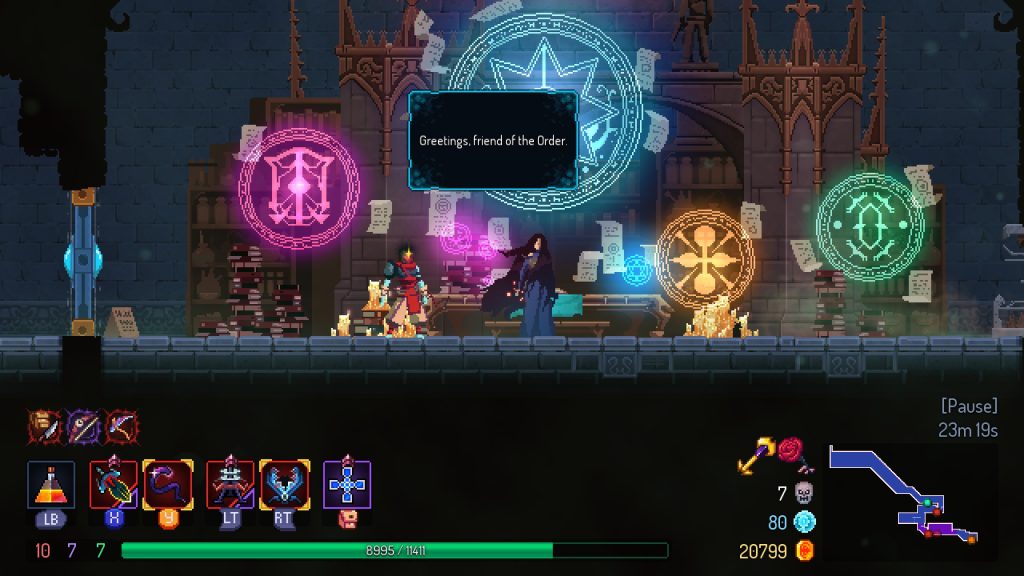Click the red rose item icon
The height and width of the screenshot is (576, 1024).
point(793,453)
